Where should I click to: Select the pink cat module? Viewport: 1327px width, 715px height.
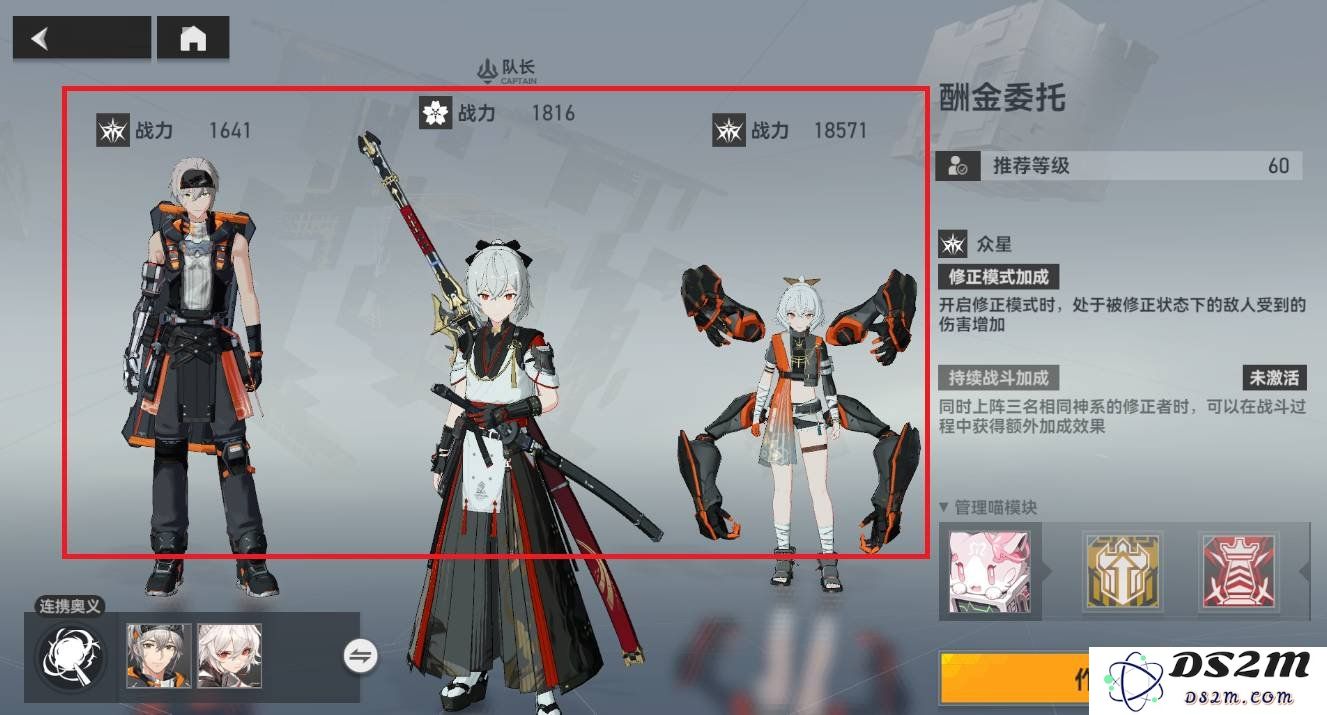coord(988,572)
